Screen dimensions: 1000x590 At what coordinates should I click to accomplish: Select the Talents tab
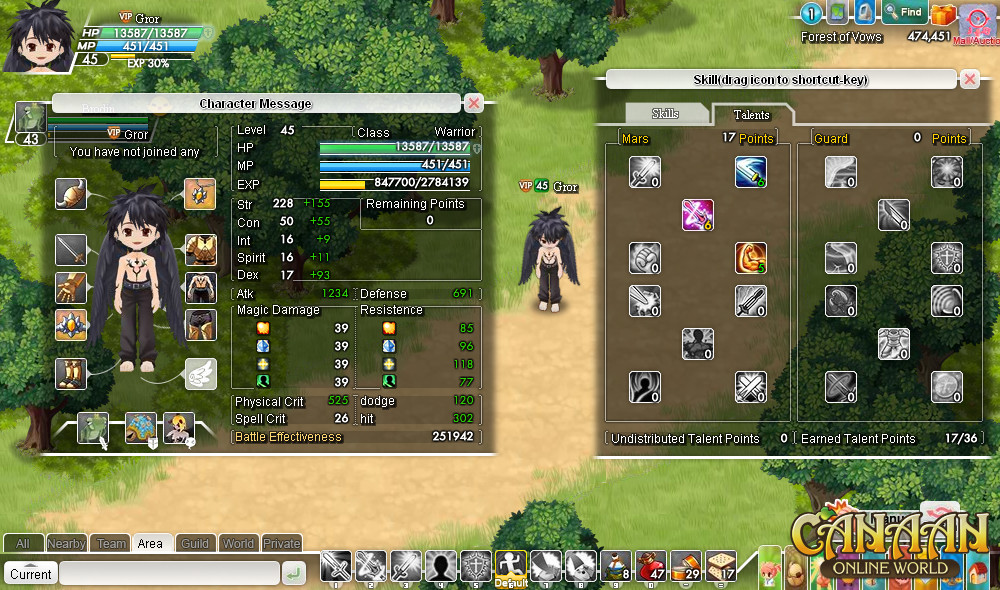click(751, 114)
